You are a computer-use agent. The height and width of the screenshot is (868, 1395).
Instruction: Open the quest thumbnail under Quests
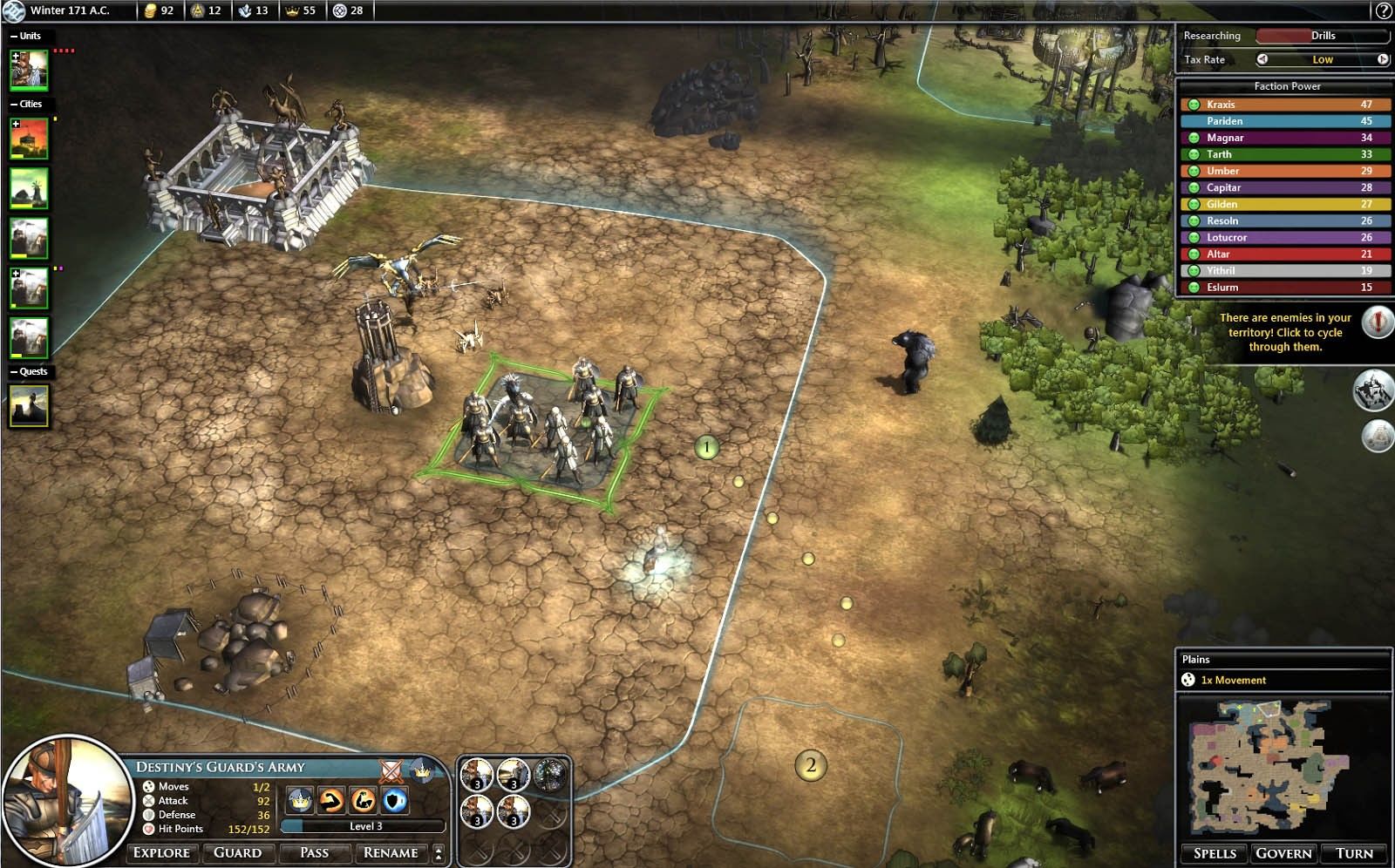click(29, 406)
